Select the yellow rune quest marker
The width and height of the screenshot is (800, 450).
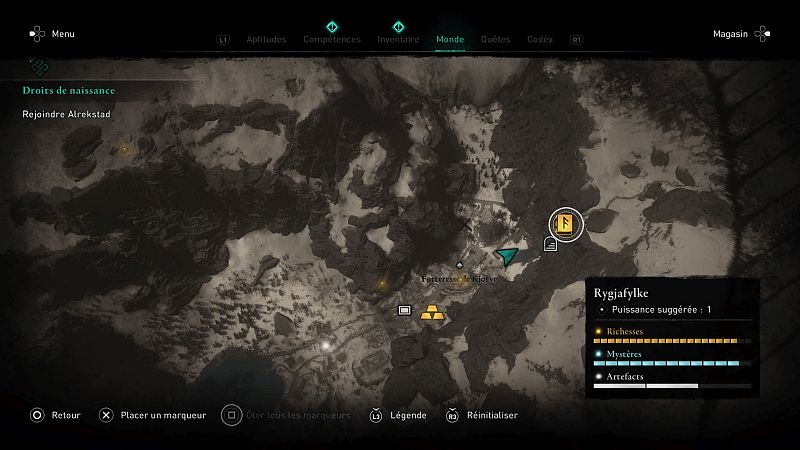click(567, 222)
